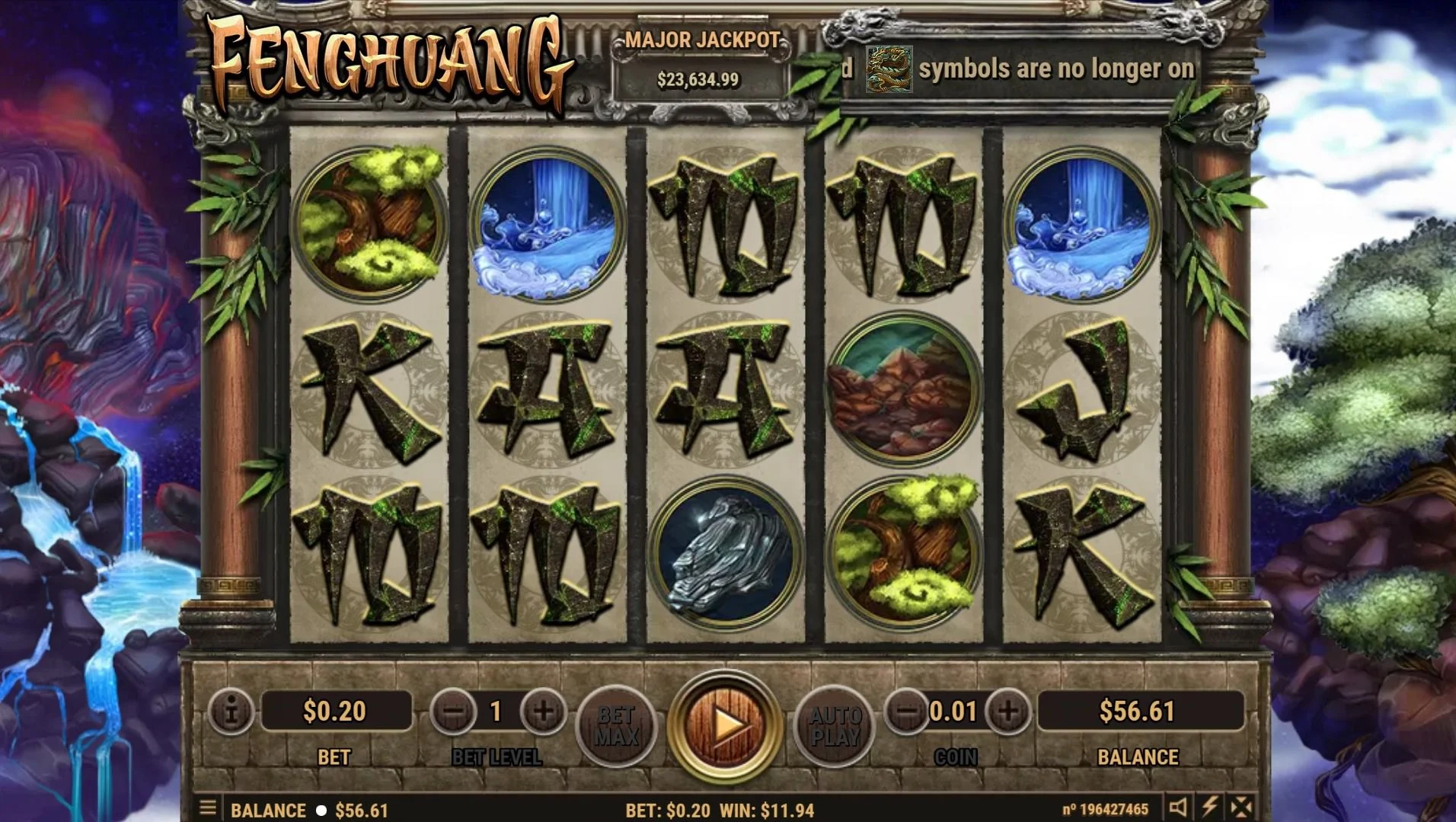
Task: Toggle lightning bolt quick spin
Action: [1209, 808]
